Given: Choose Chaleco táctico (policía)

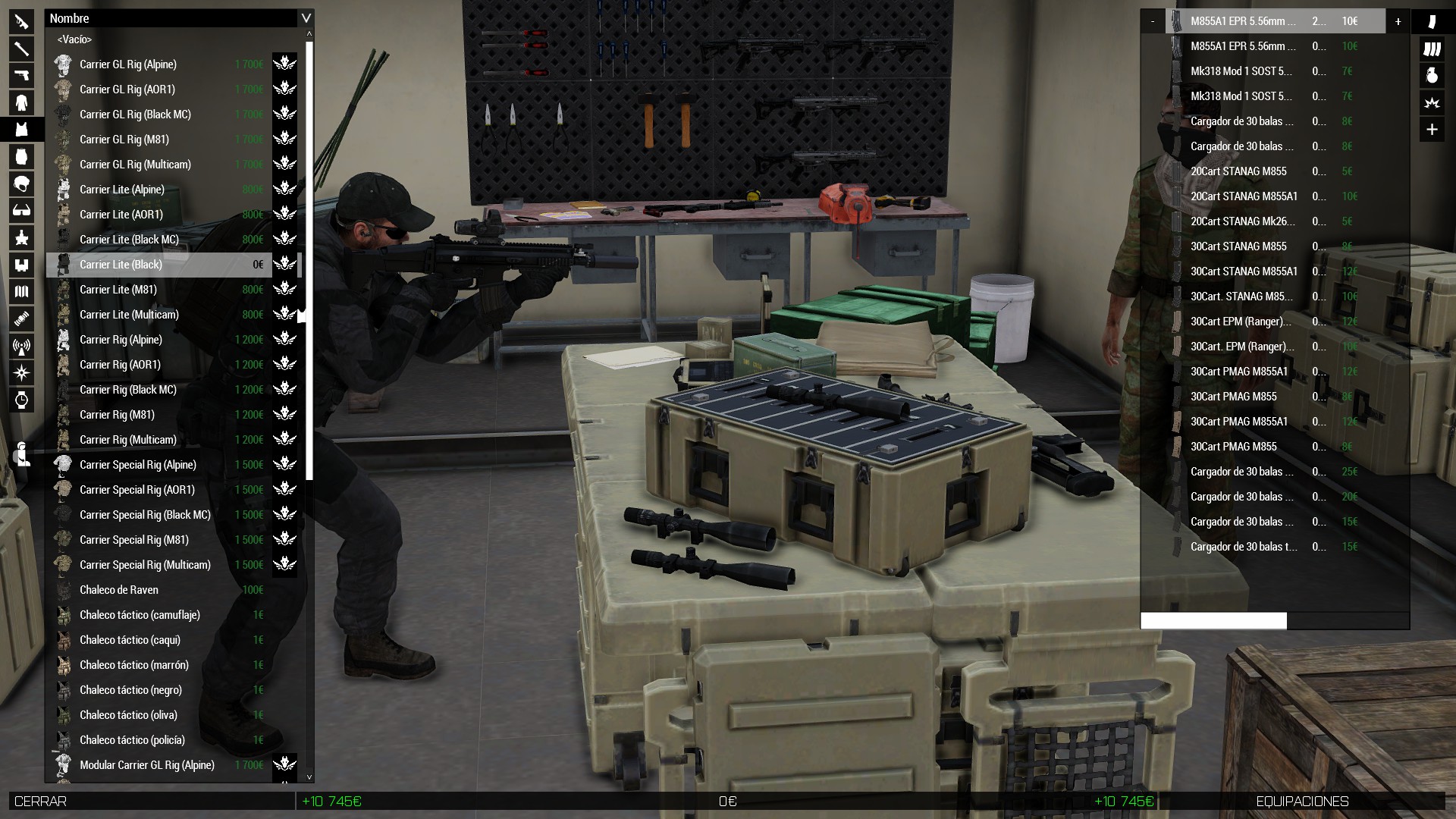Looking at the screenshot, I should tap(132, 740).
